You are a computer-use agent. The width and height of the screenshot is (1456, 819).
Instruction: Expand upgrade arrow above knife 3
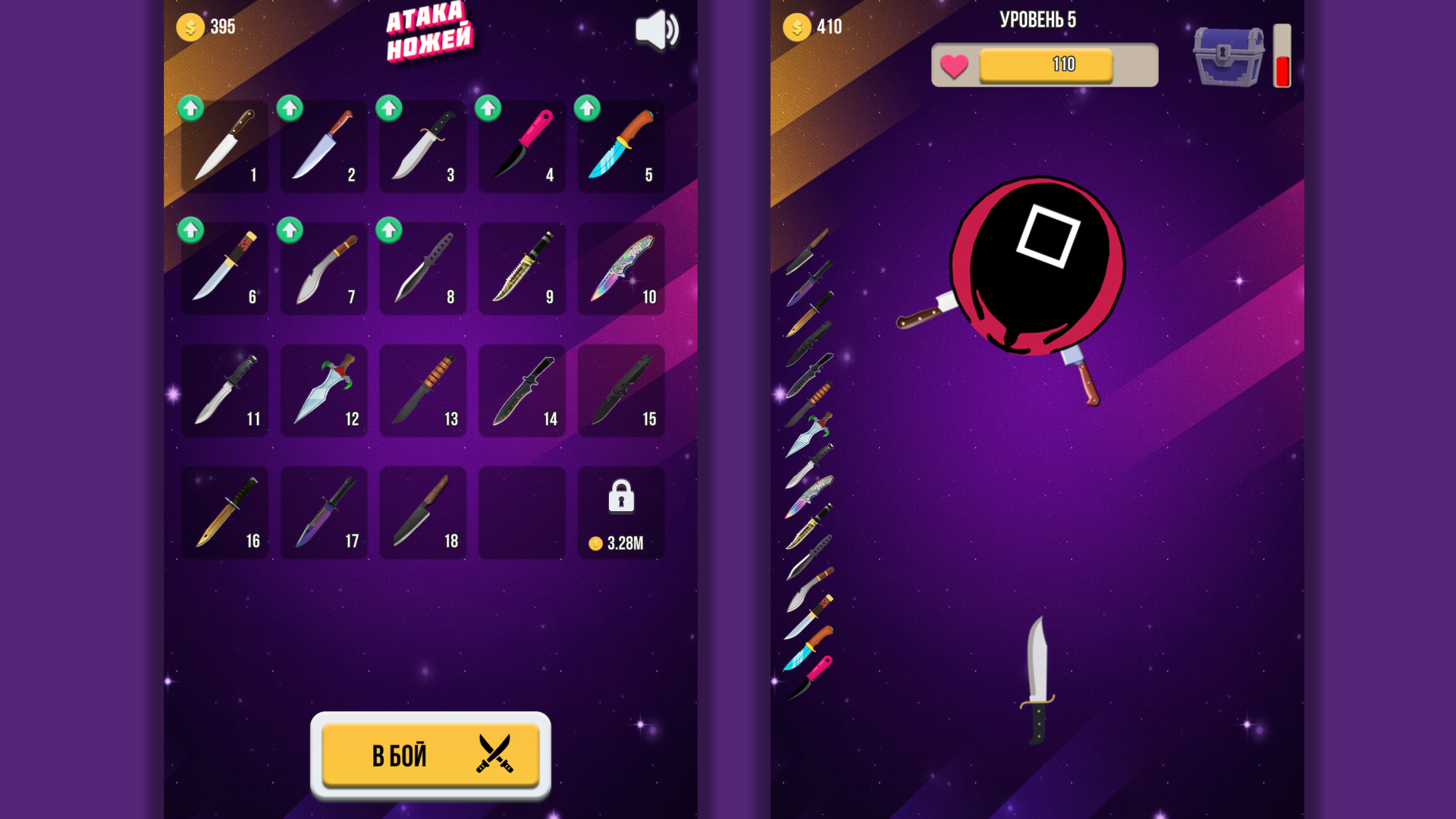389,109
